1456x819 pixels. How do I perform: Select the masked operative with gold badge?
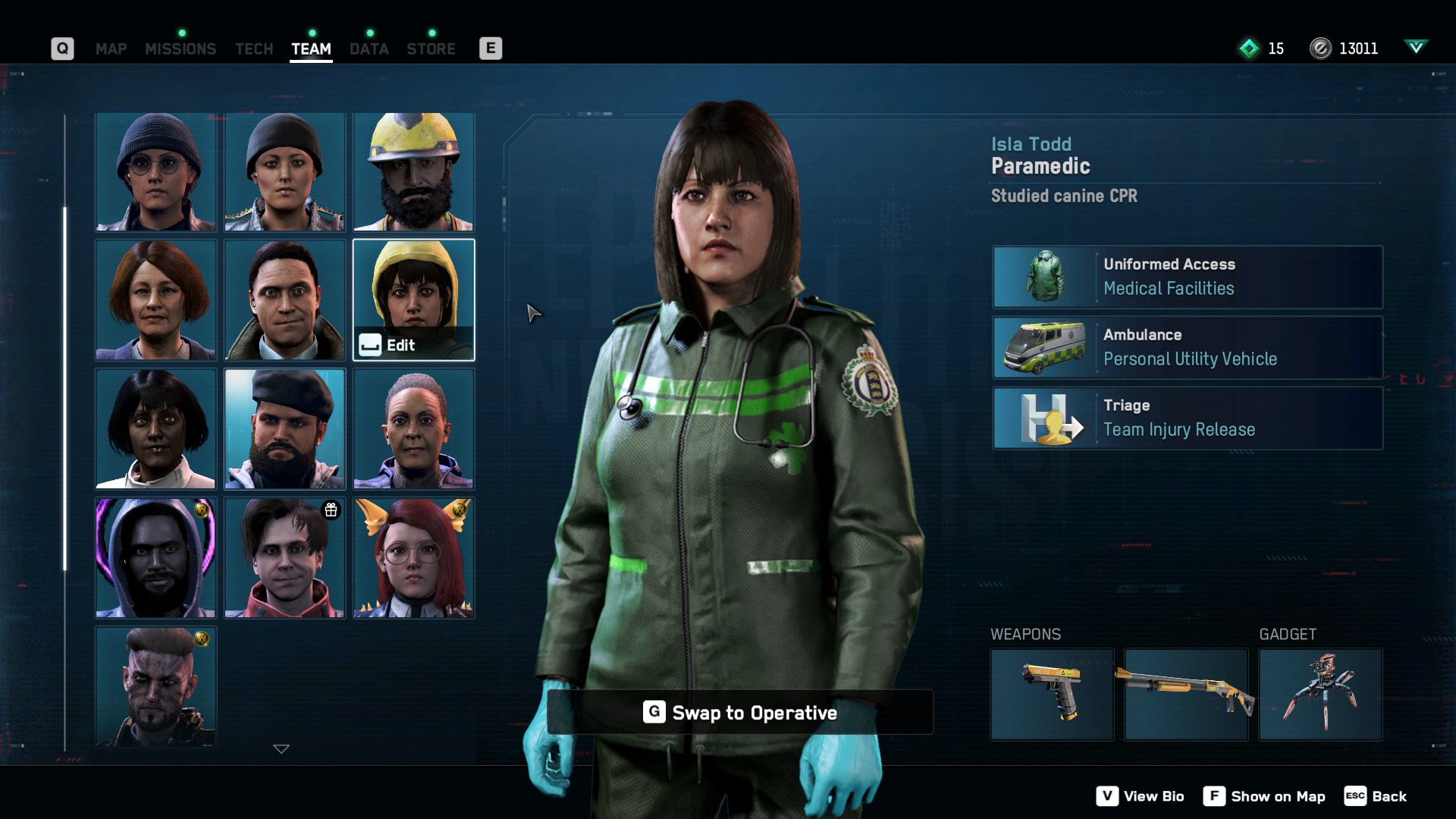(155, 686)
